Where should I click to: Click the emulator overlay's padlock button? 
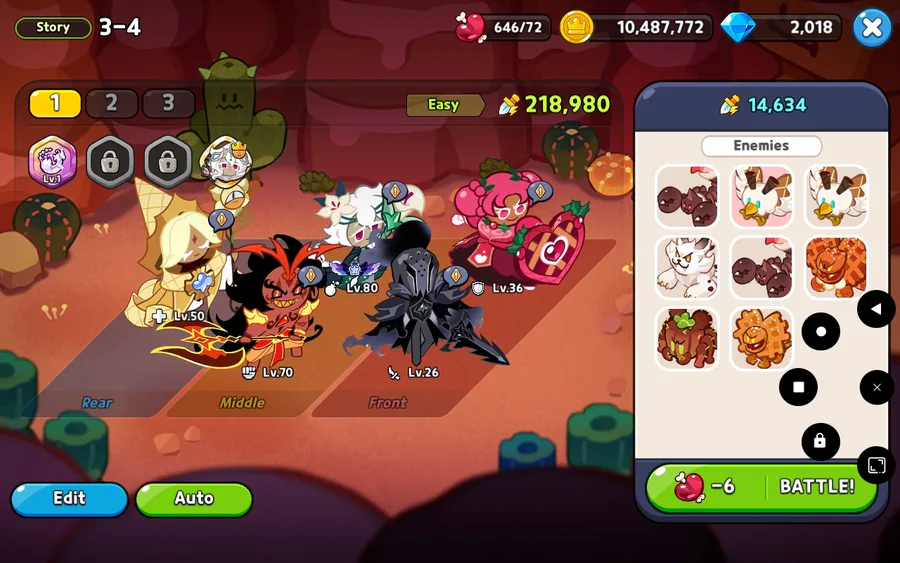(x=820, y=441)
